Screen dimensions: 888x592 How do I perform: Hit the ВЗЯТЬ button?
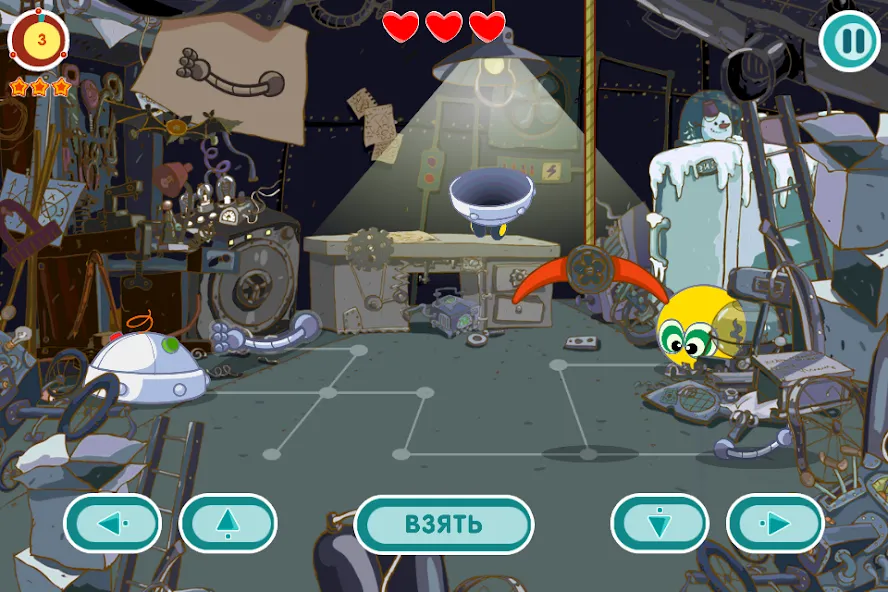(x=444, y=524)
